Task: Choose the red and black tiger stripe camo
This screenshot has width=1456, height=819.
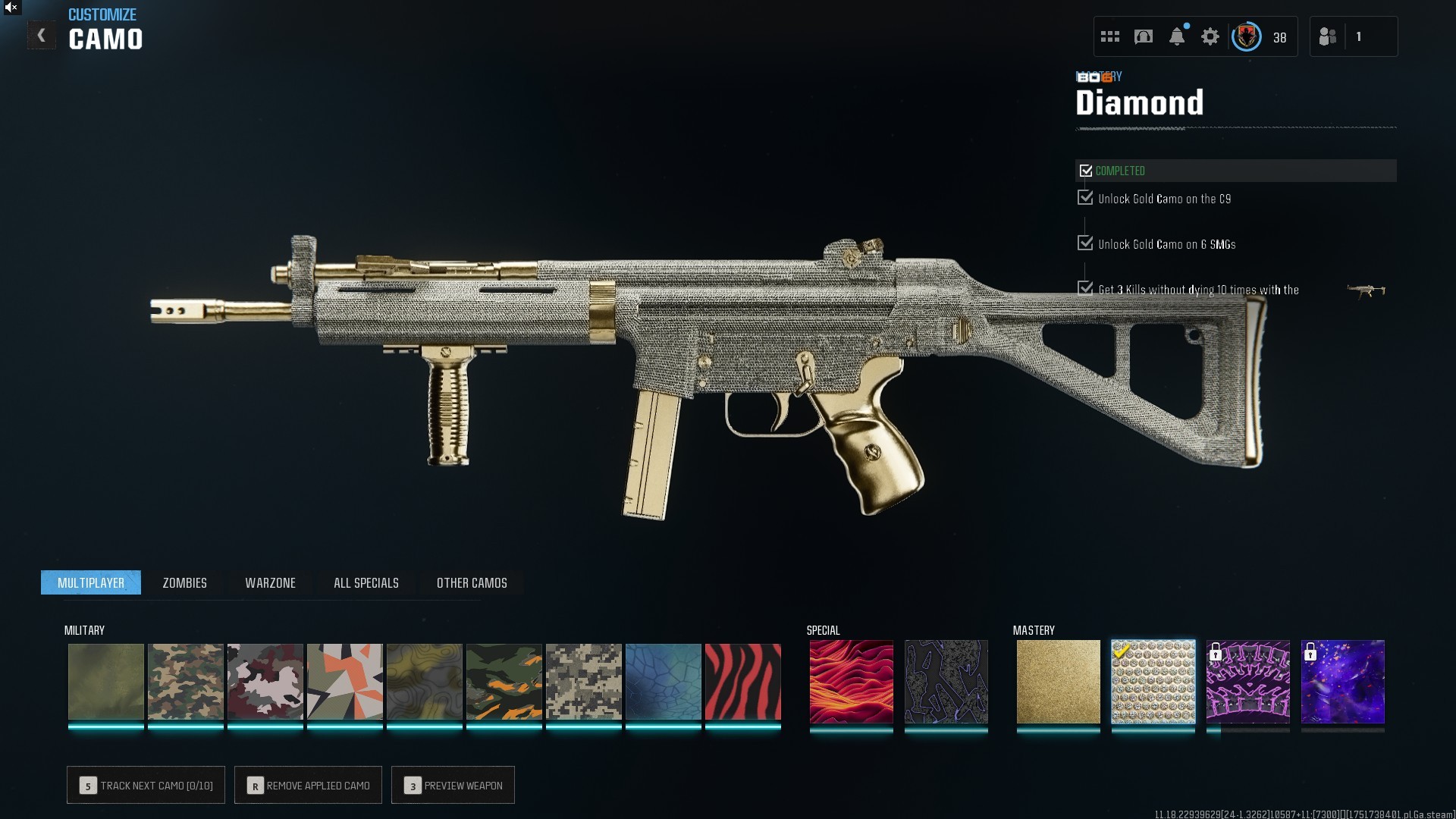Action: (x=742, y=682)
